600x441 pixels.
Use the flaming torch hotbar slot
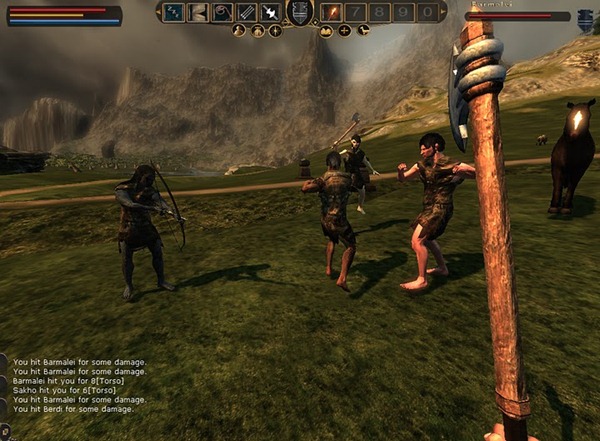[x=331, y=12]
